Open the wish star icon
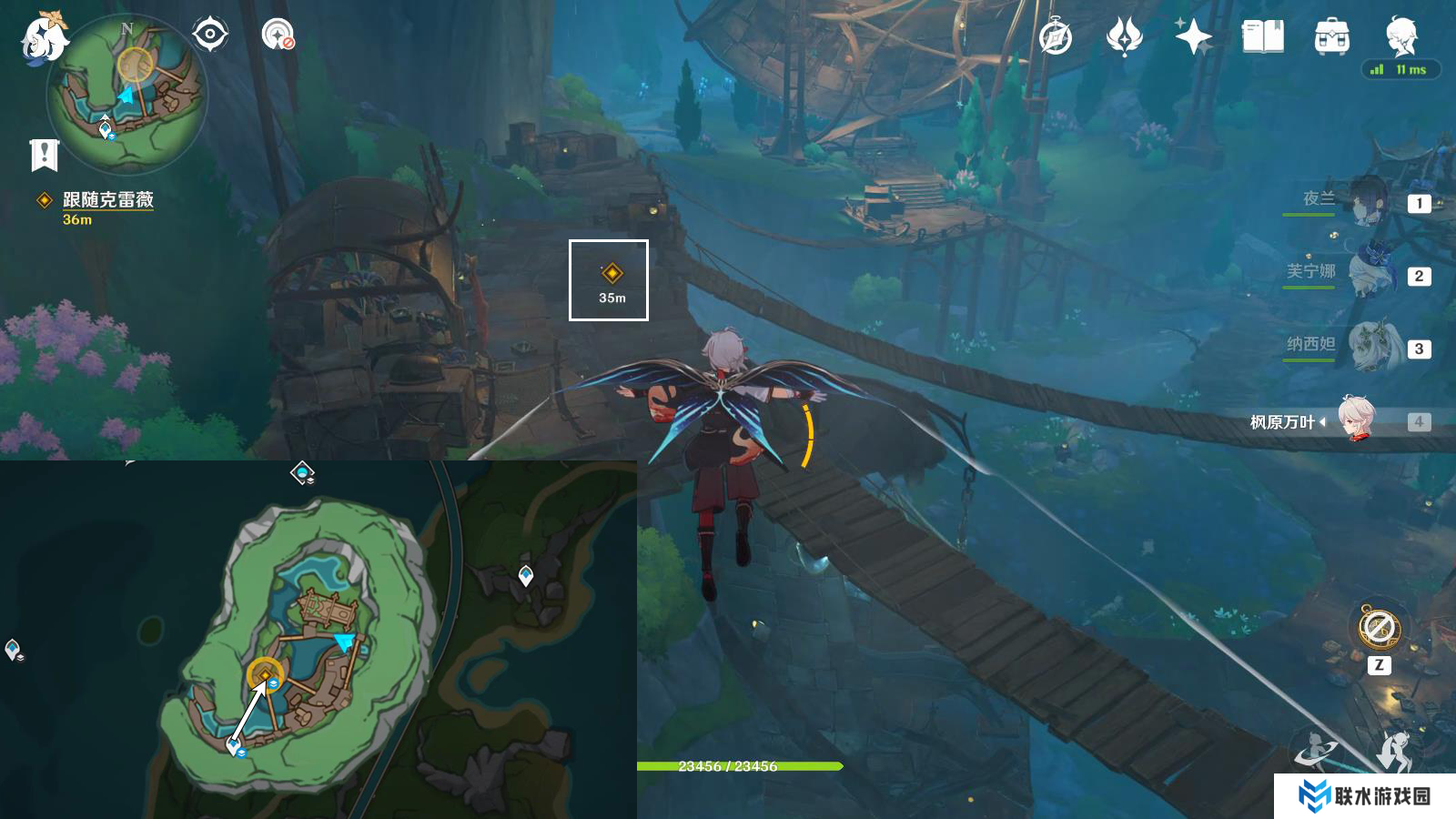This screenshot has width=1456, height=819. (1193, 37)
